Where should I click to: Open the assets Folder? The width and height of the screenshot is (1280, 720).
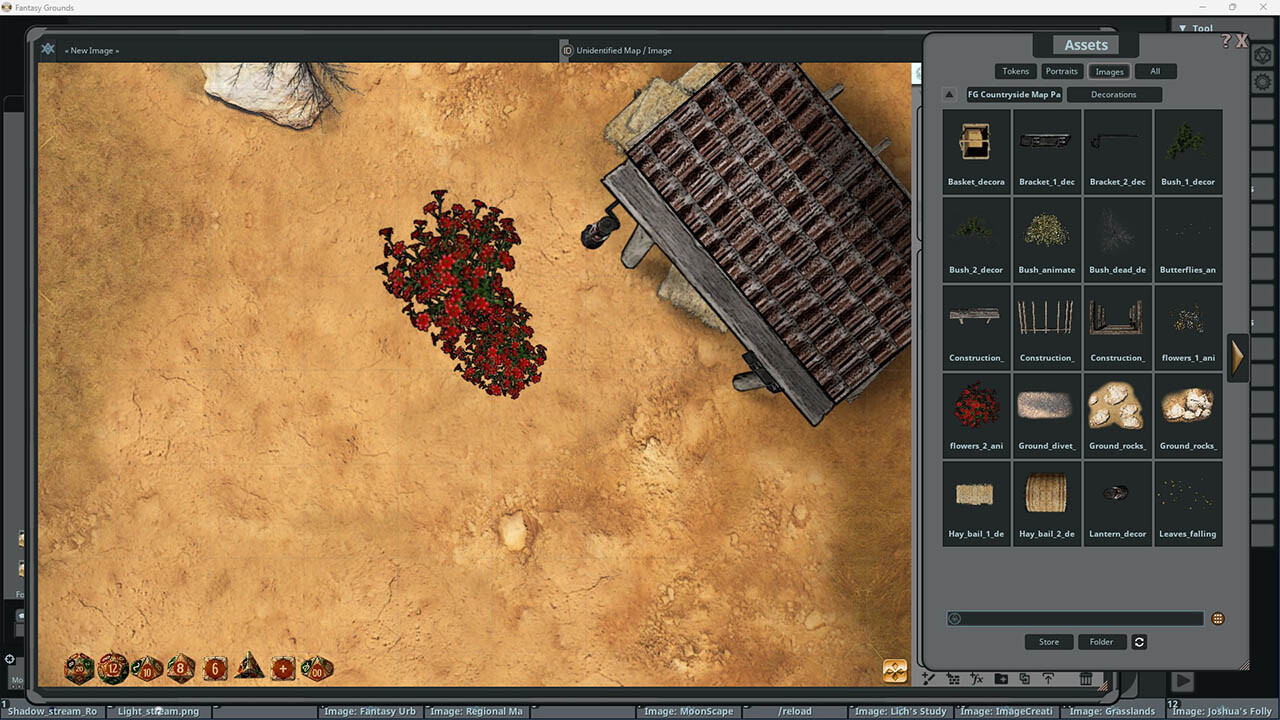point(1101,642)
